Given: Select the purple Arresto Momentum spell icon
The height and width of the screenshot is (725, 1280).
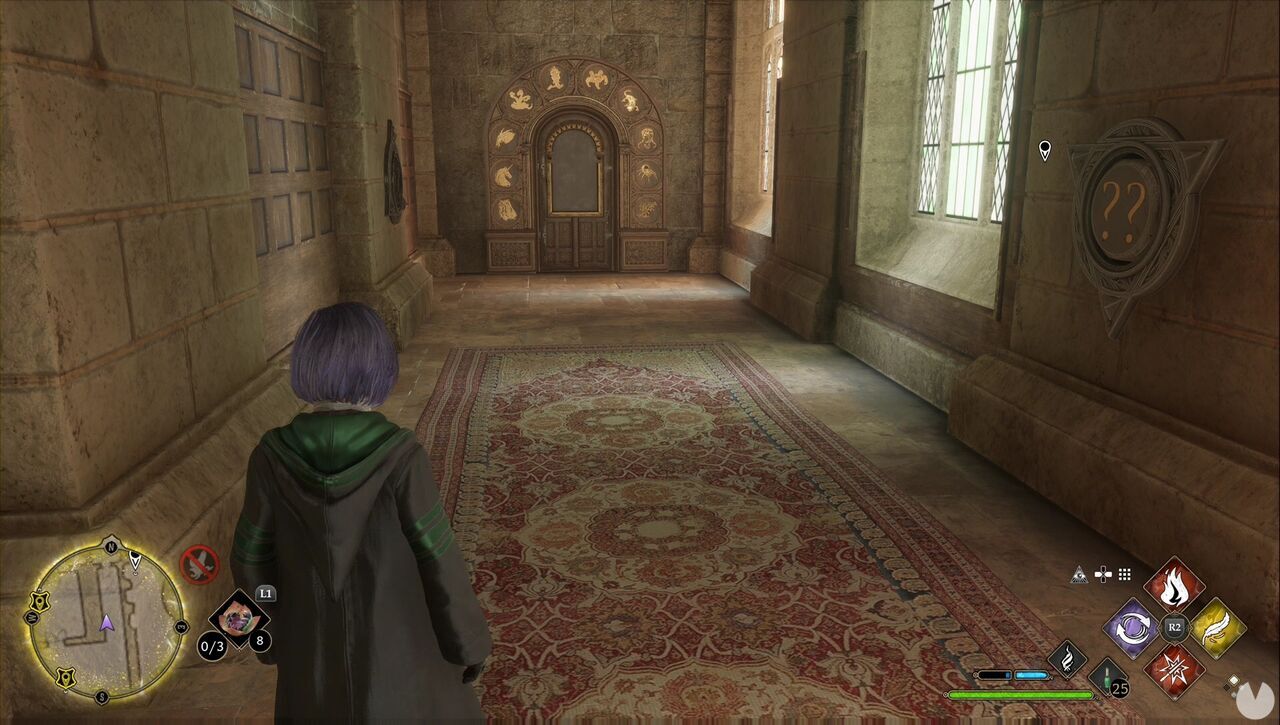Looking at the screenshot, I should [x=1132, y=629].
